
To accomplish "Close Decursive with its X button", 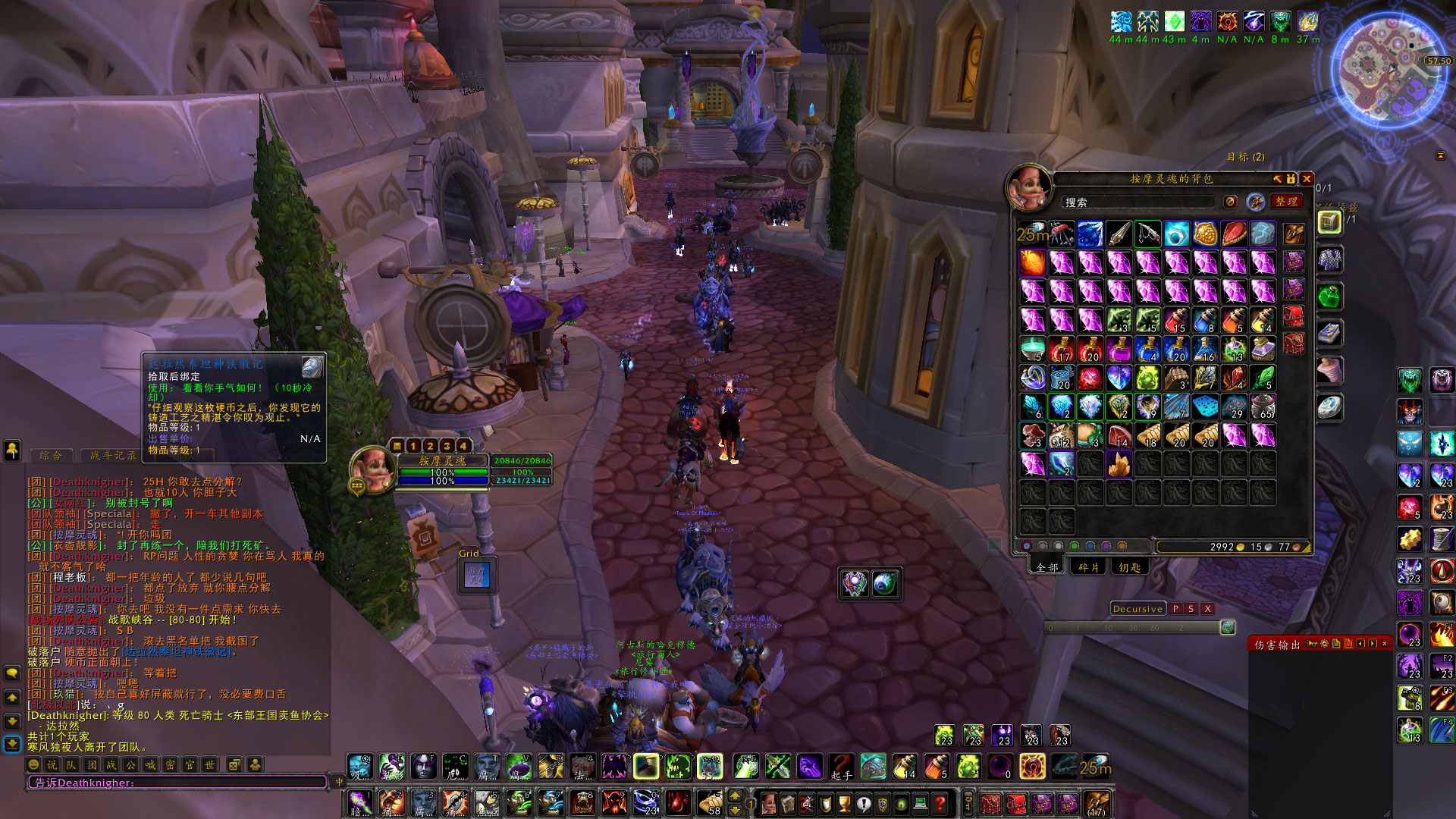I will pyautogui.click(x=1207, y=609).
